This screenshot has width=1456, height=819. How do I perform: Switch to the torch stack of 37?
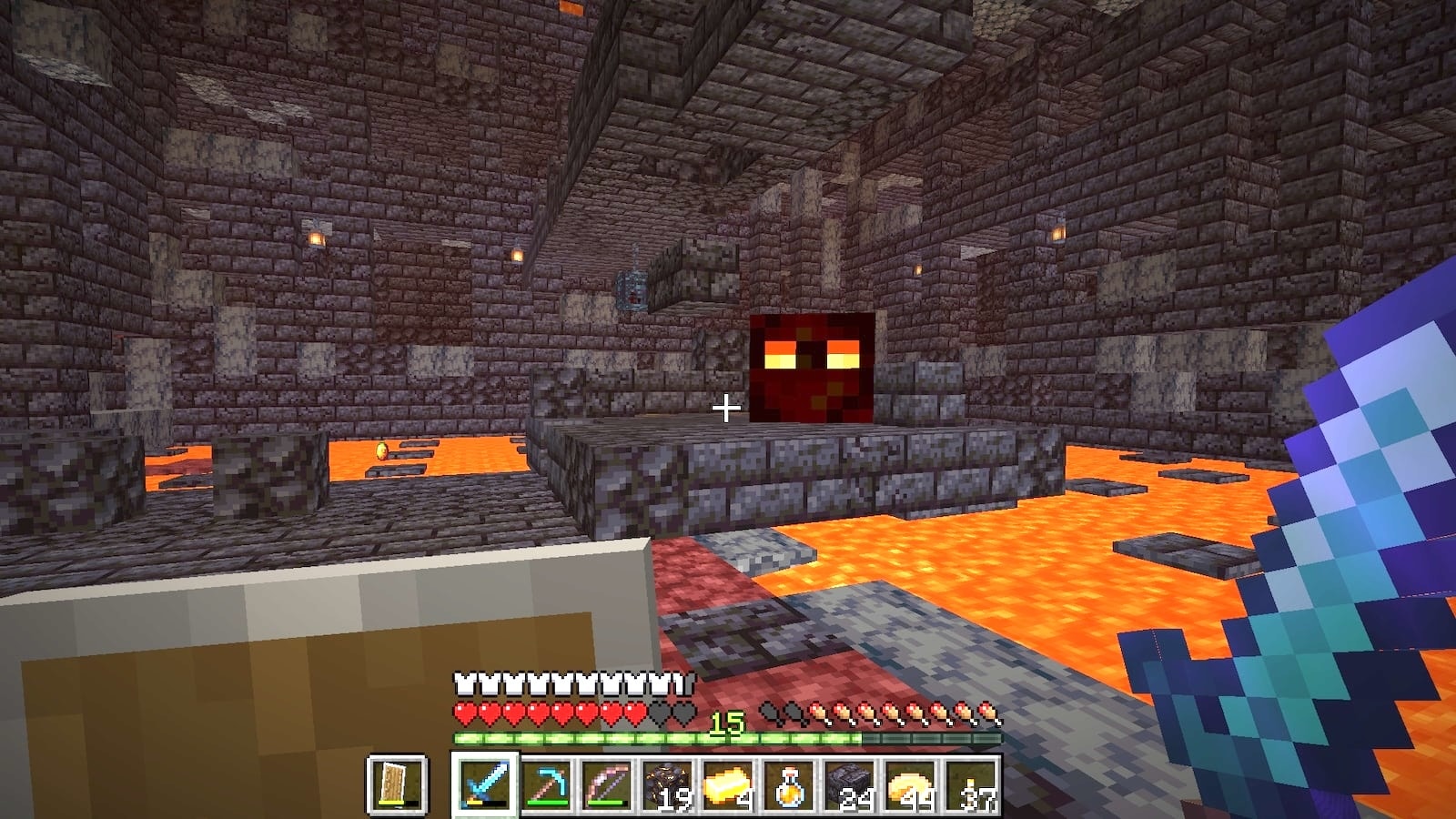[970, 784]
